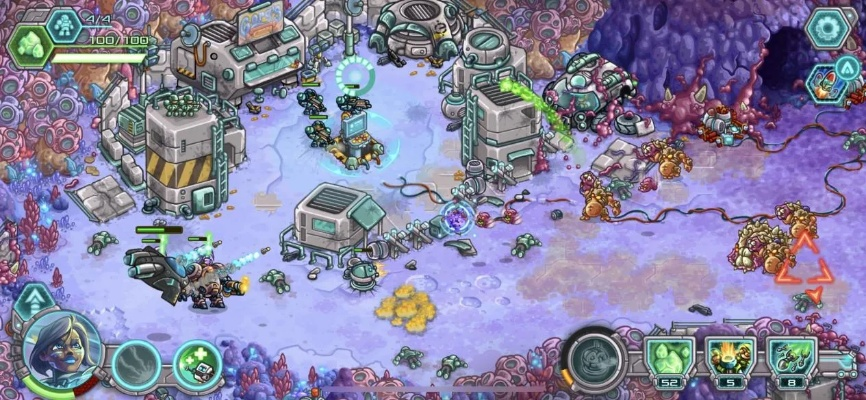Use the hero's grey claw-slash ability

pos(136,364)
